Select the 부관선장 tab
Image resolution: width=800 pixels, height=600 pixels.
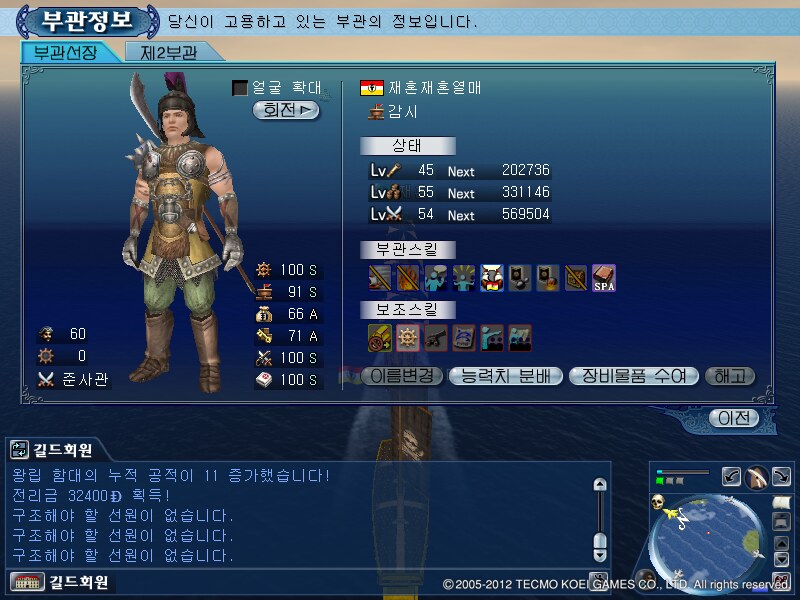[66, 52]
